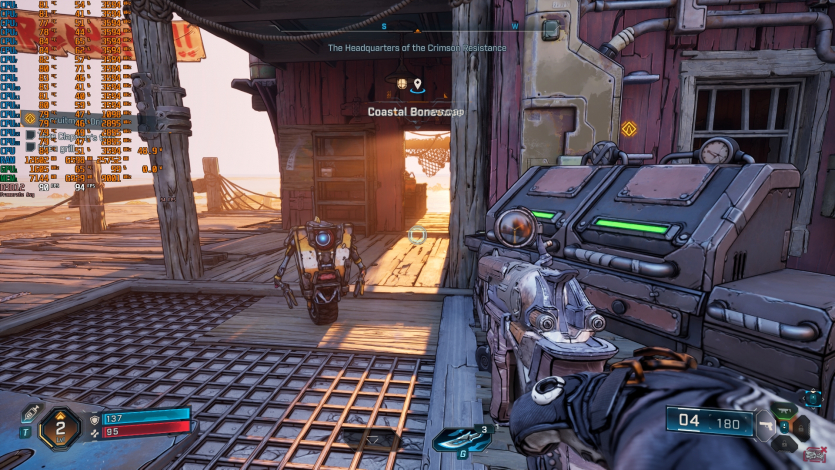Choose the equipped pistol weapon slot
Image resolution: width=835 pixels, height=470 pixels.
[768, 423]
